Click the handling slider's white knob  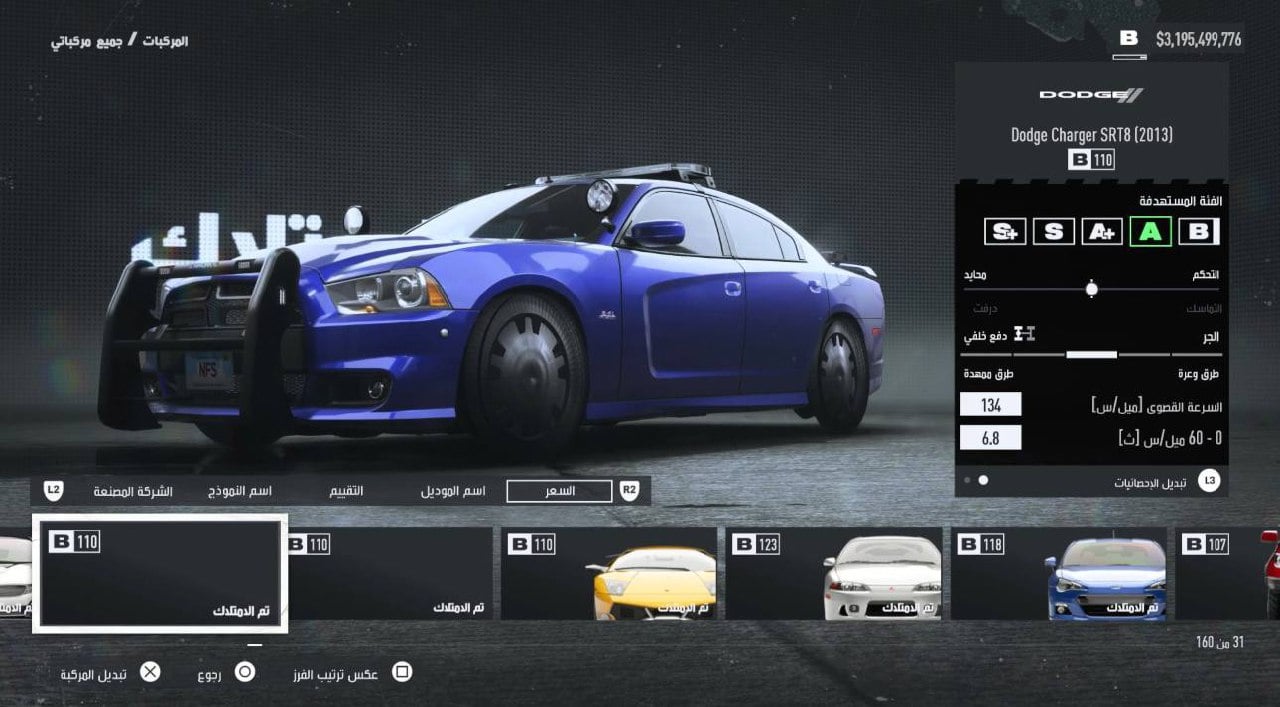pyautogui.click(x=1091, y=289)
